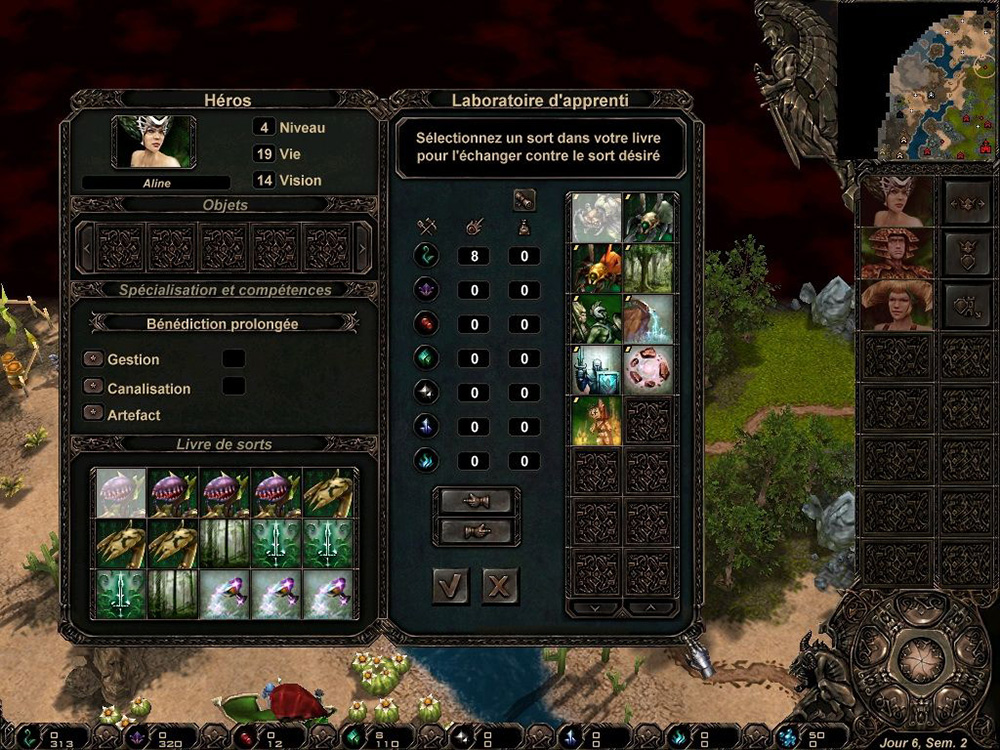
Task: Select the forest spell in the laboratory list
Action: [x=649, y=268]
